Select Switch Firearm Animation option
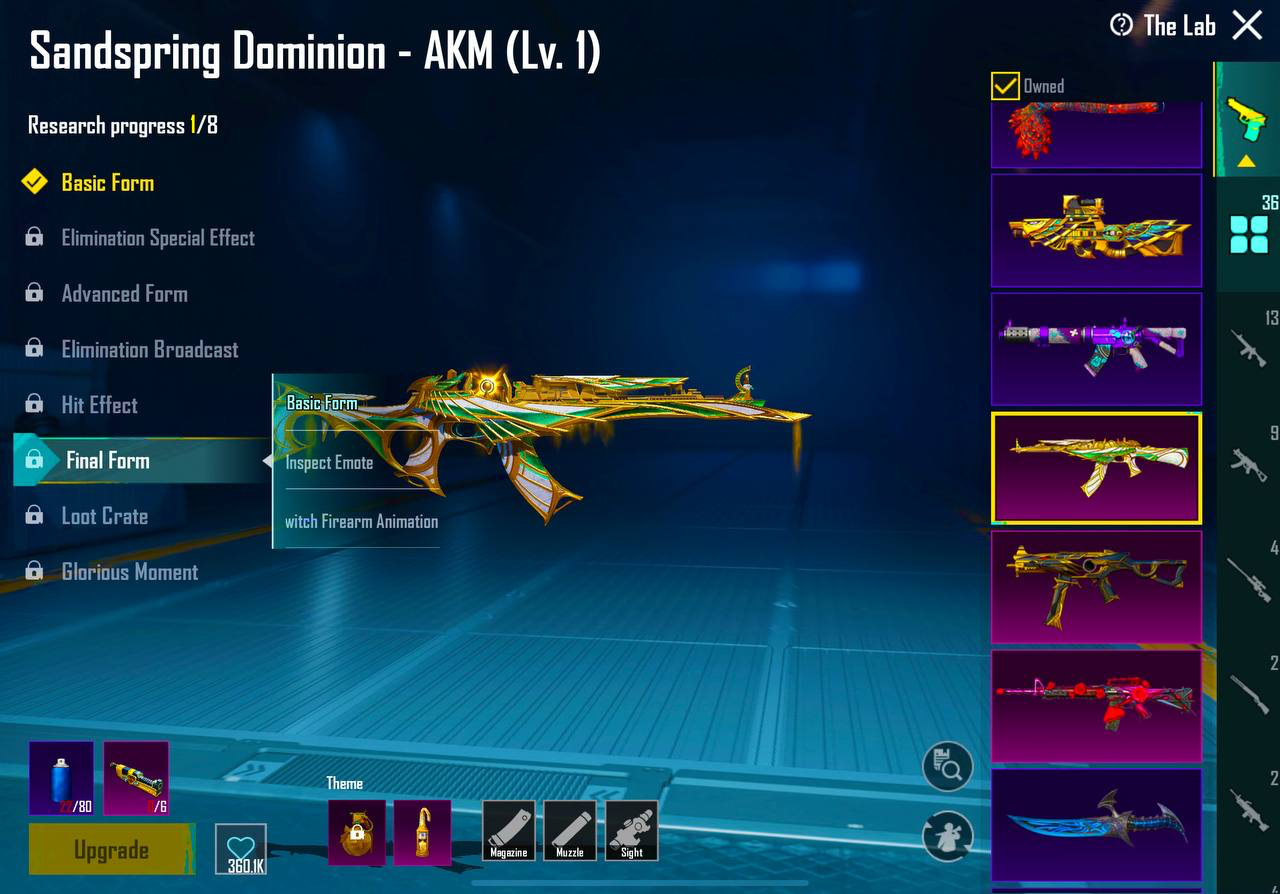Image resolution: width=1280 pixels, height=894 pixels. [364, 521]
